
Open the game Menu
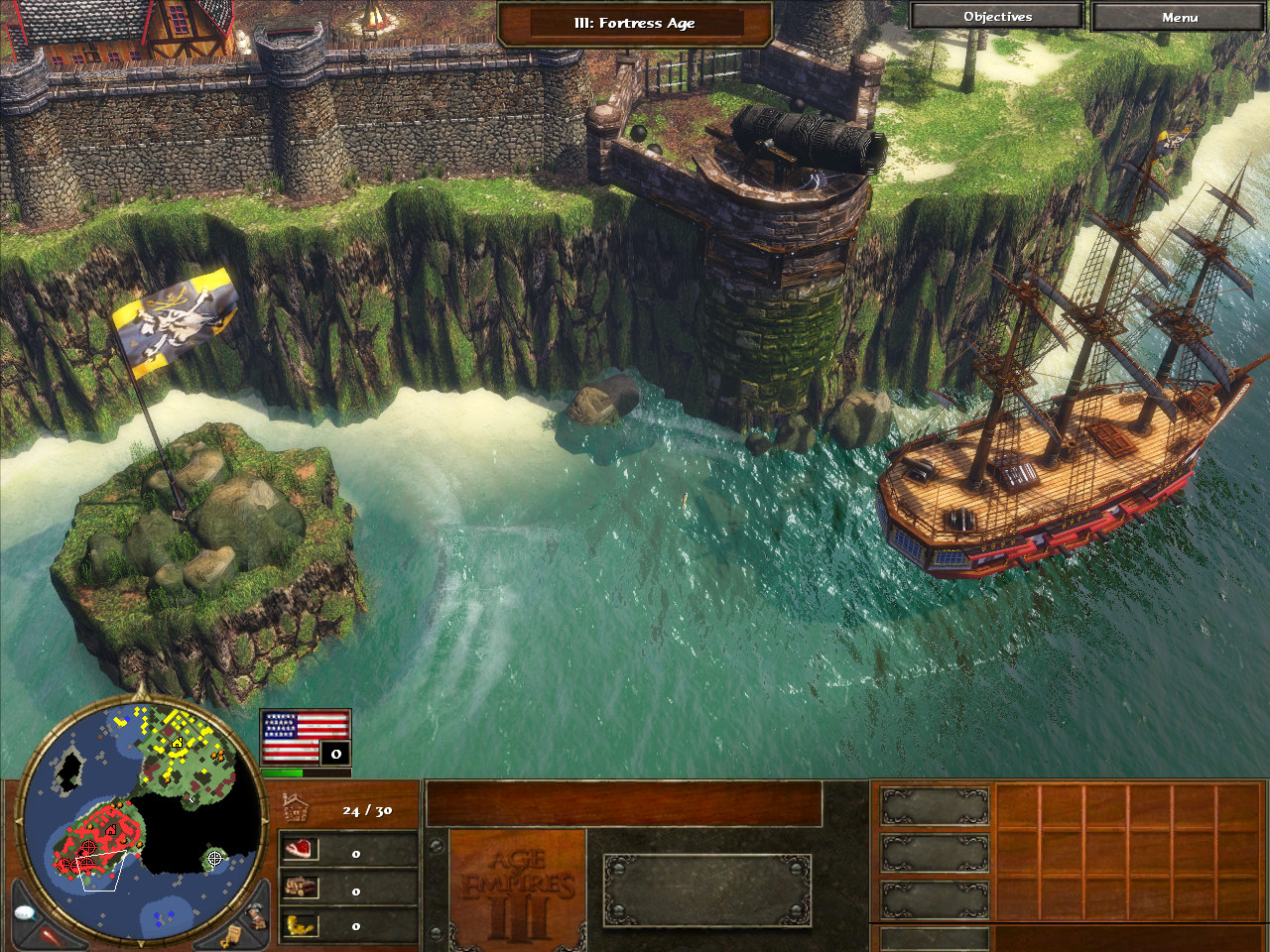pyautogui.click(x=1180, y=17)
